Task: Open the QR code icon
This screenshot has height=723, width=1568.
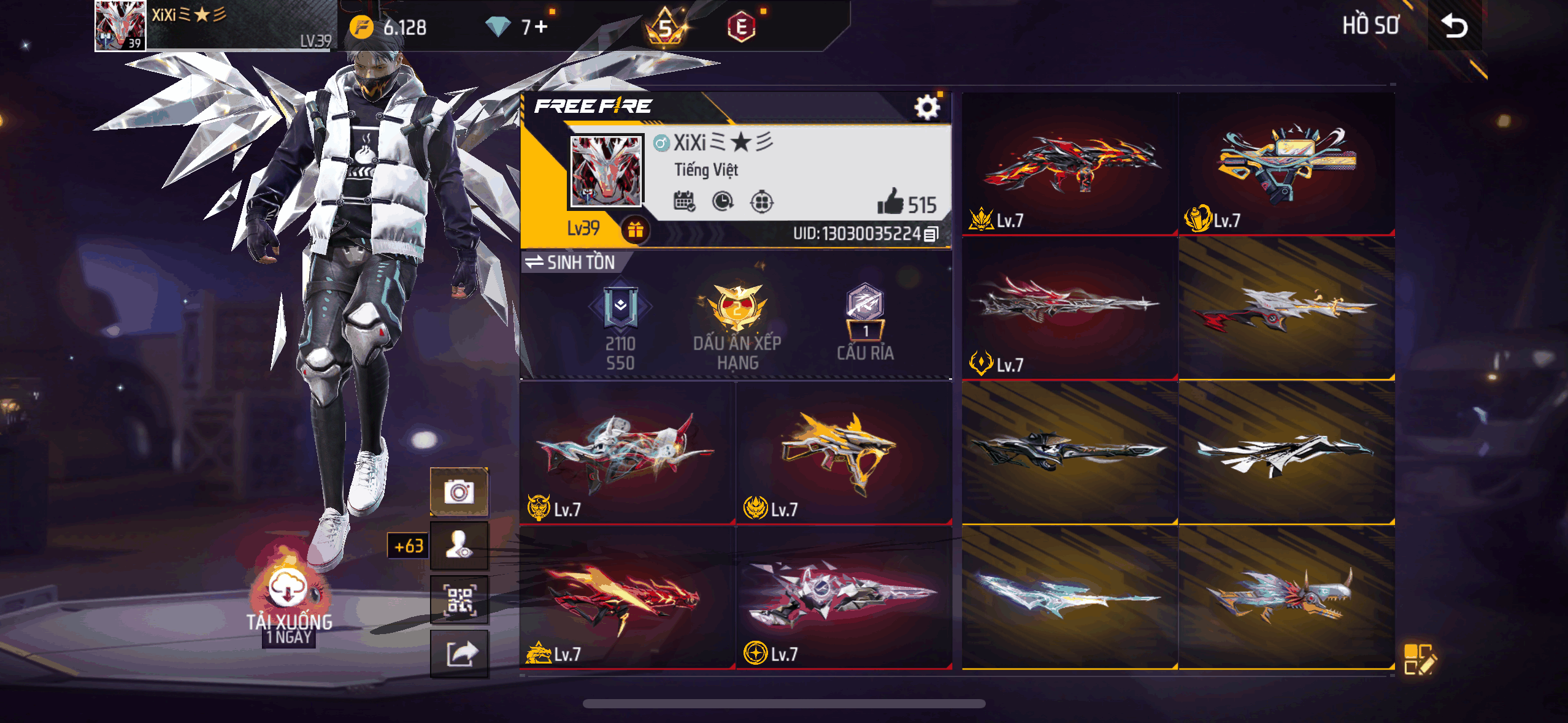Action: [x=459, y=599]
